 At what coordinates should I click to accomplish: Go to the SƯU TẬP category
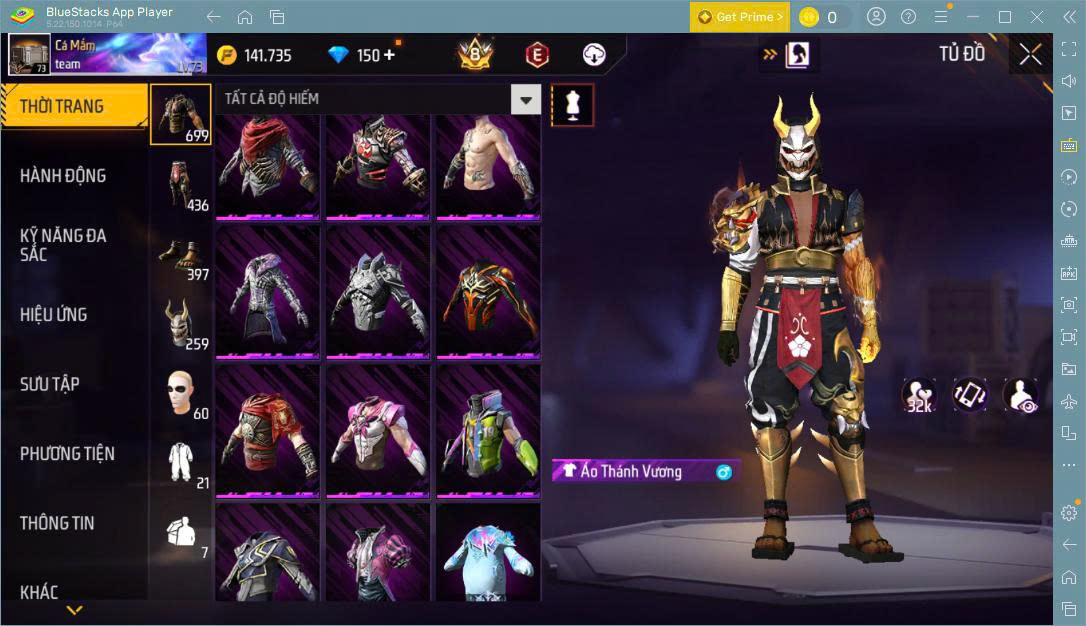click(x=50, y=384)
